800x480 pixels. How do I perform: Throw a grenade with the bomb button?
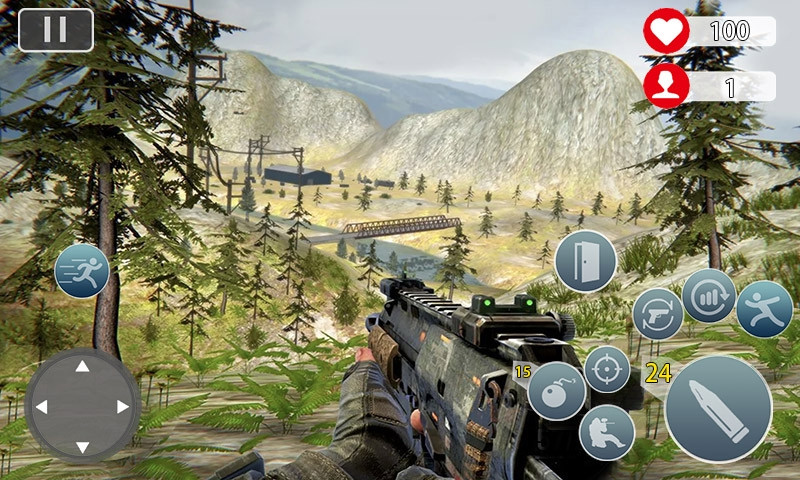point(556,391)
